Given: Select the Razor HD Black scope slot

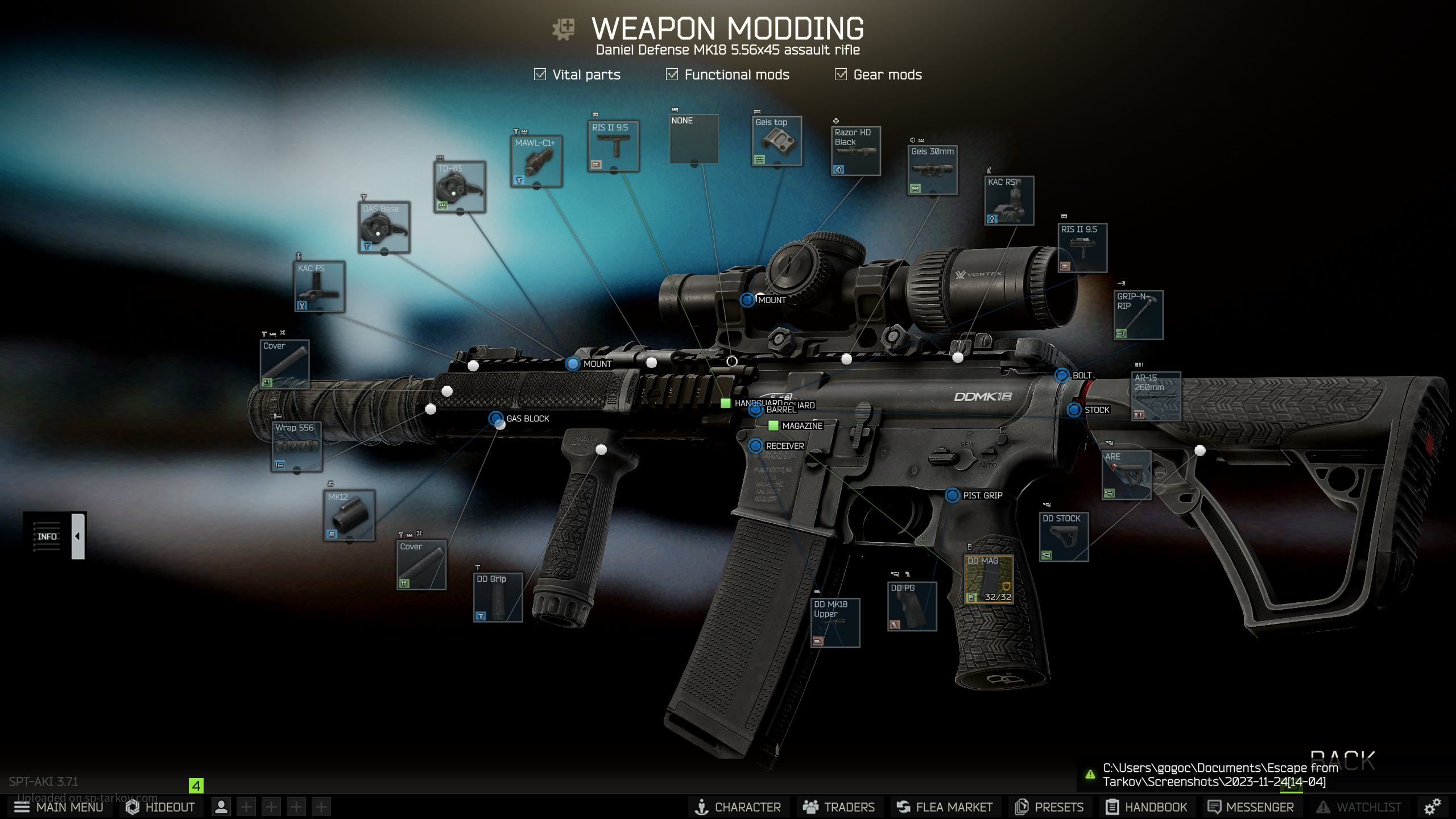Looking at the screenshot, I should [x=856, y=151].
